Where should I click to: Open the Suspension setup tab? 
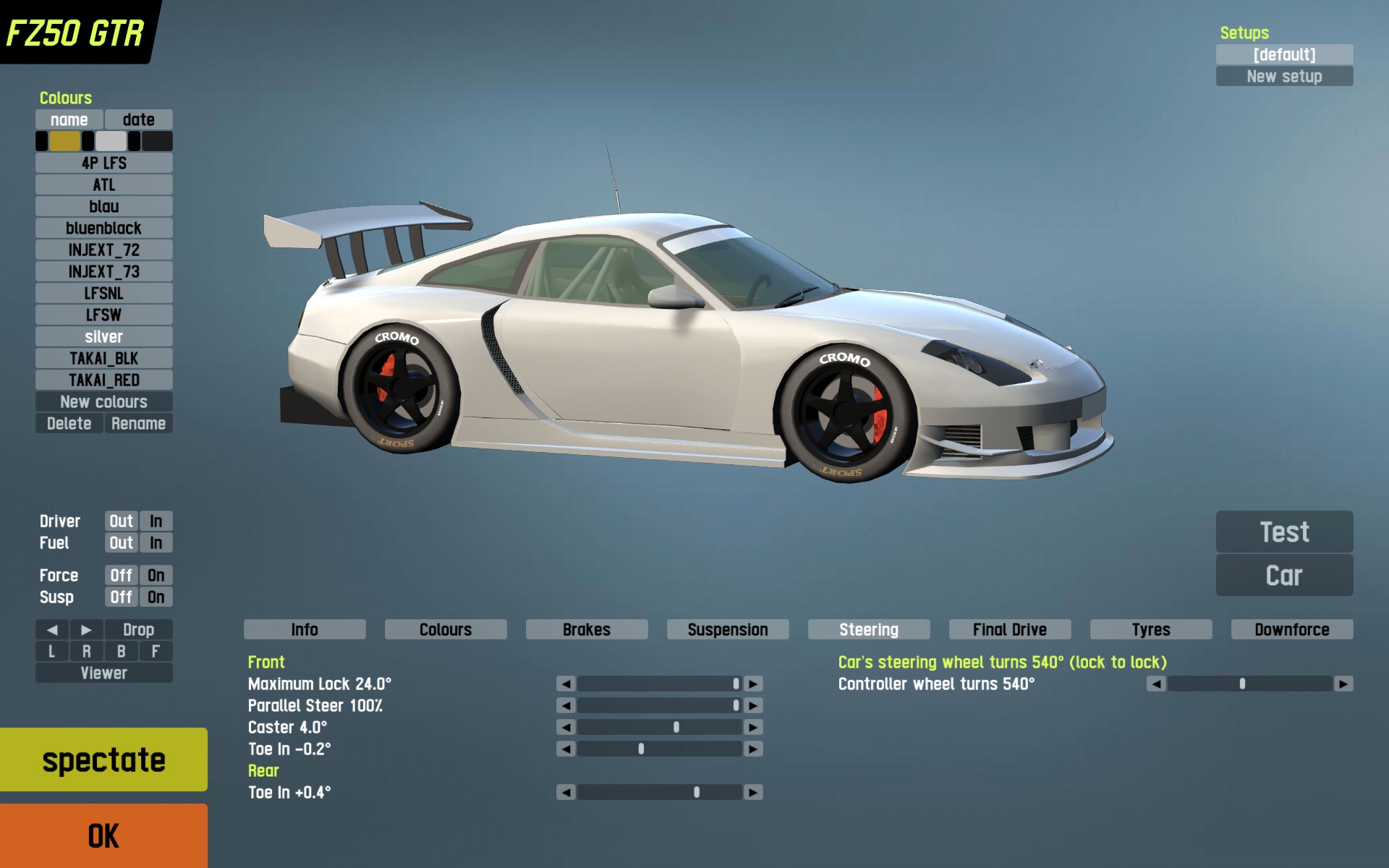727,629
